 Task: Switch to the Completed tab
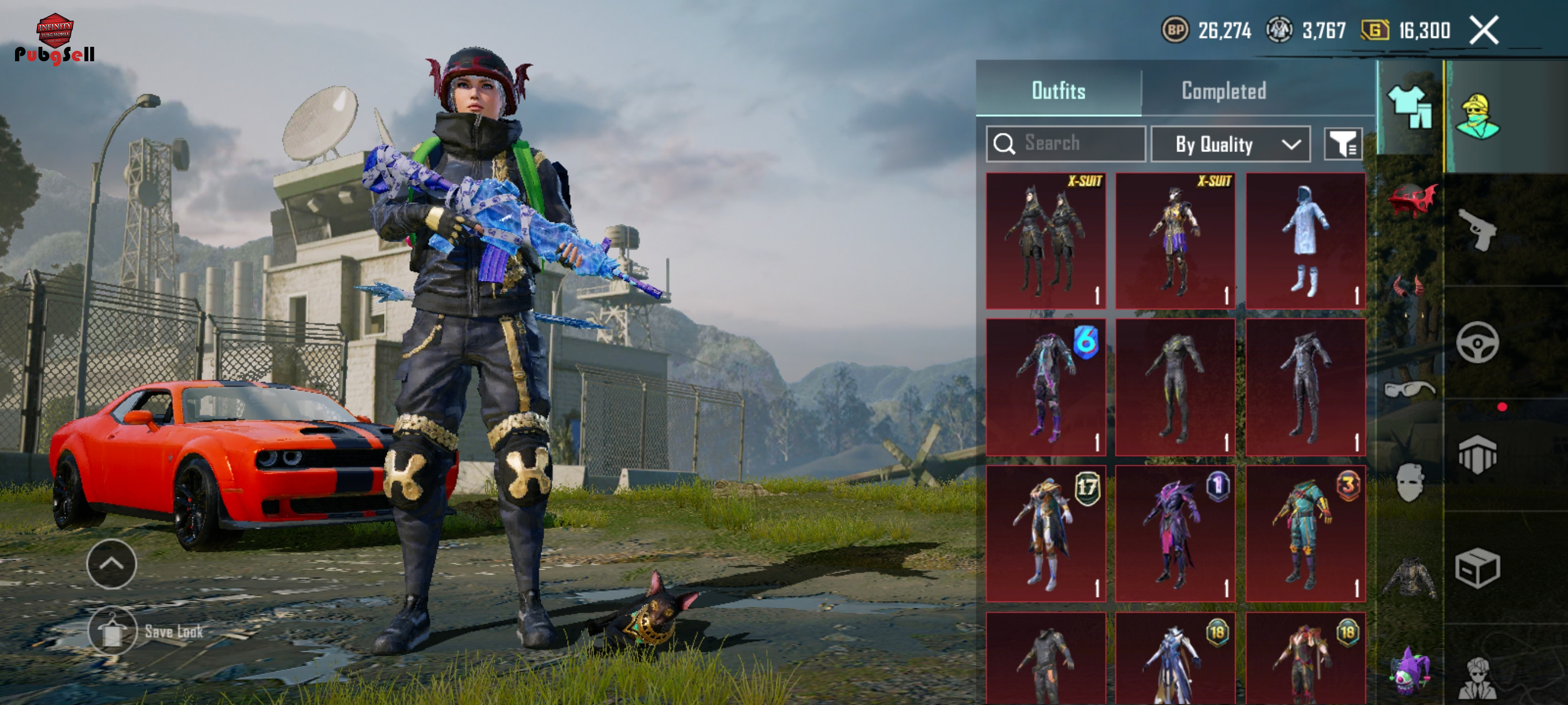1223,91
